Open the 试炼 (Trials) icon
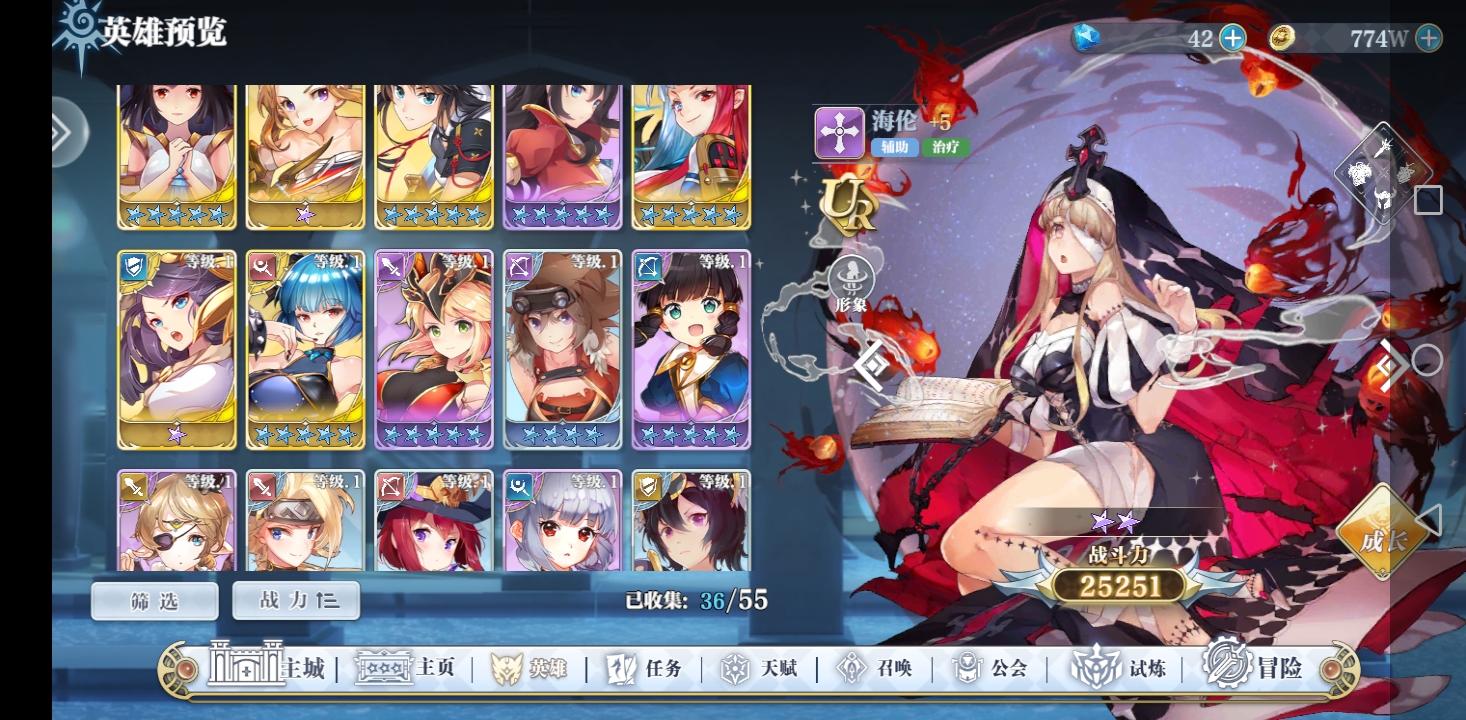The image size is (1466, 720). (x=1098, y=670)
